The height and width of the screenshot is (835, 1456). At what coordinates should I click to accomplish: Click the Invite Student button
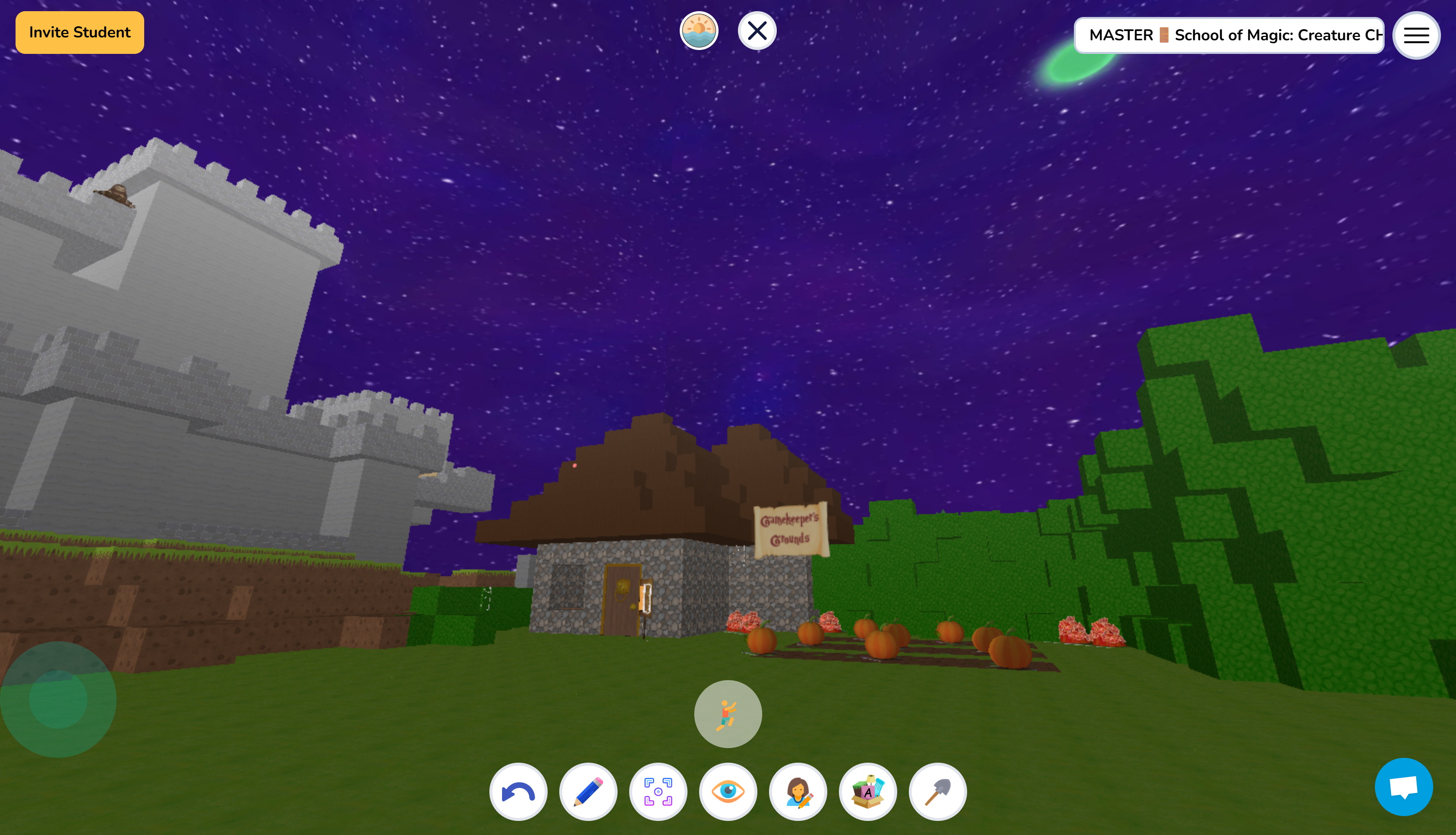pyautogui.click(x=79, y=32)
